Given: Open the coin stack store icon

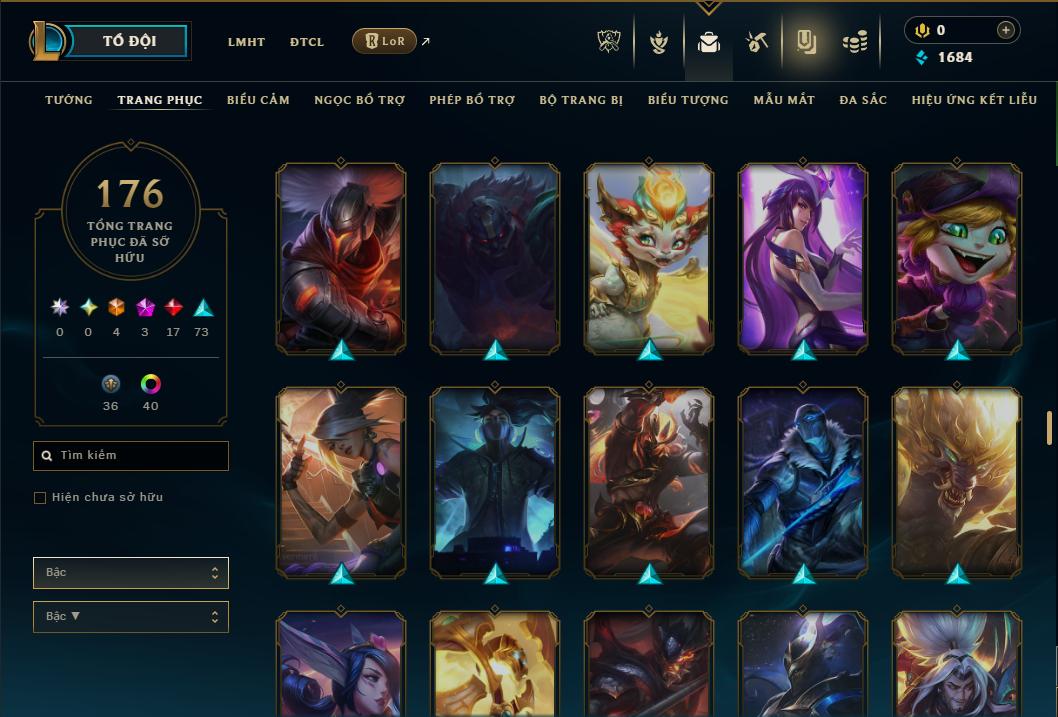Looking at the screenshot, I should point(854,42).
